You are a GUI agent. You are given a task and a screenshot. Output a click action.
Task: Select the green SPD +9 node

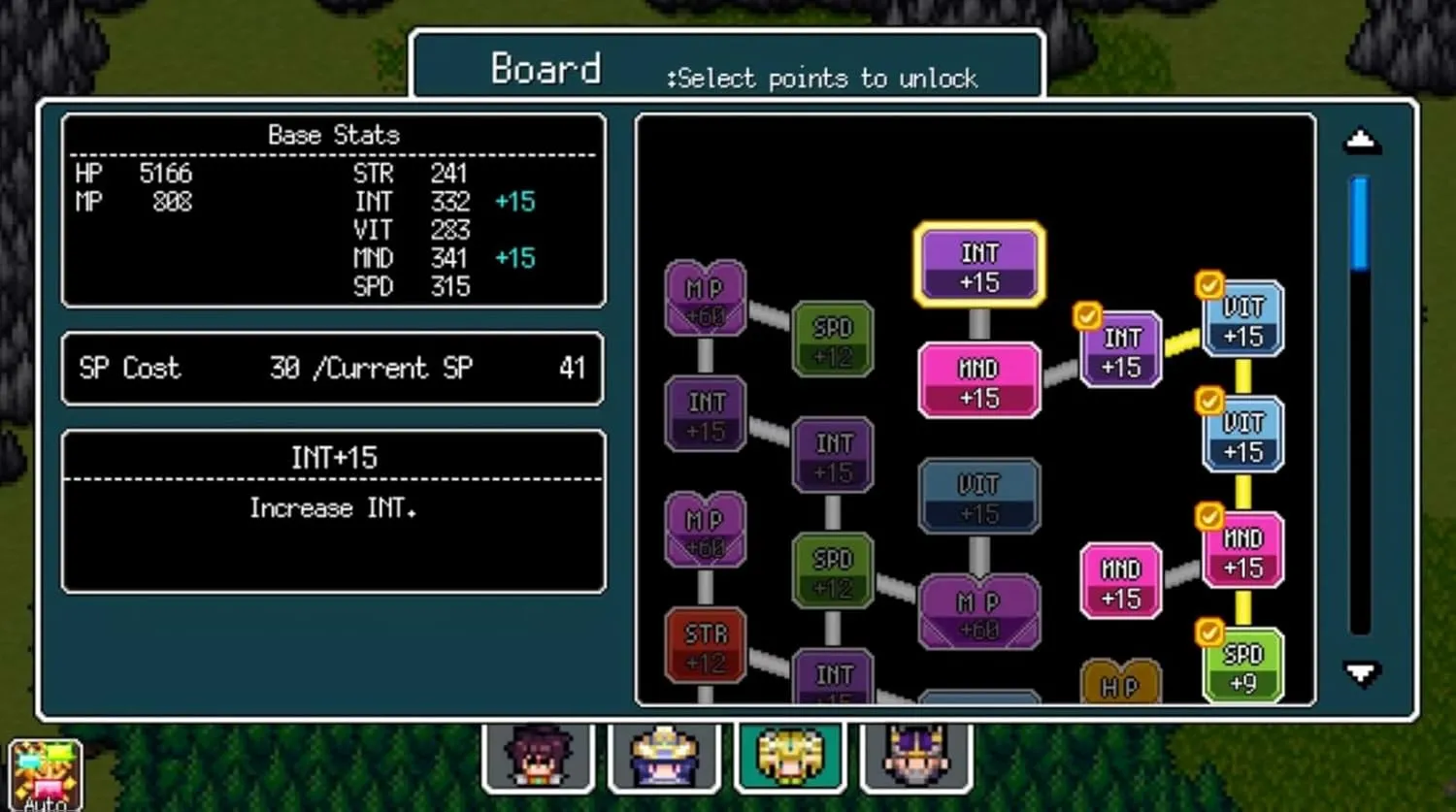point(1242,666)
